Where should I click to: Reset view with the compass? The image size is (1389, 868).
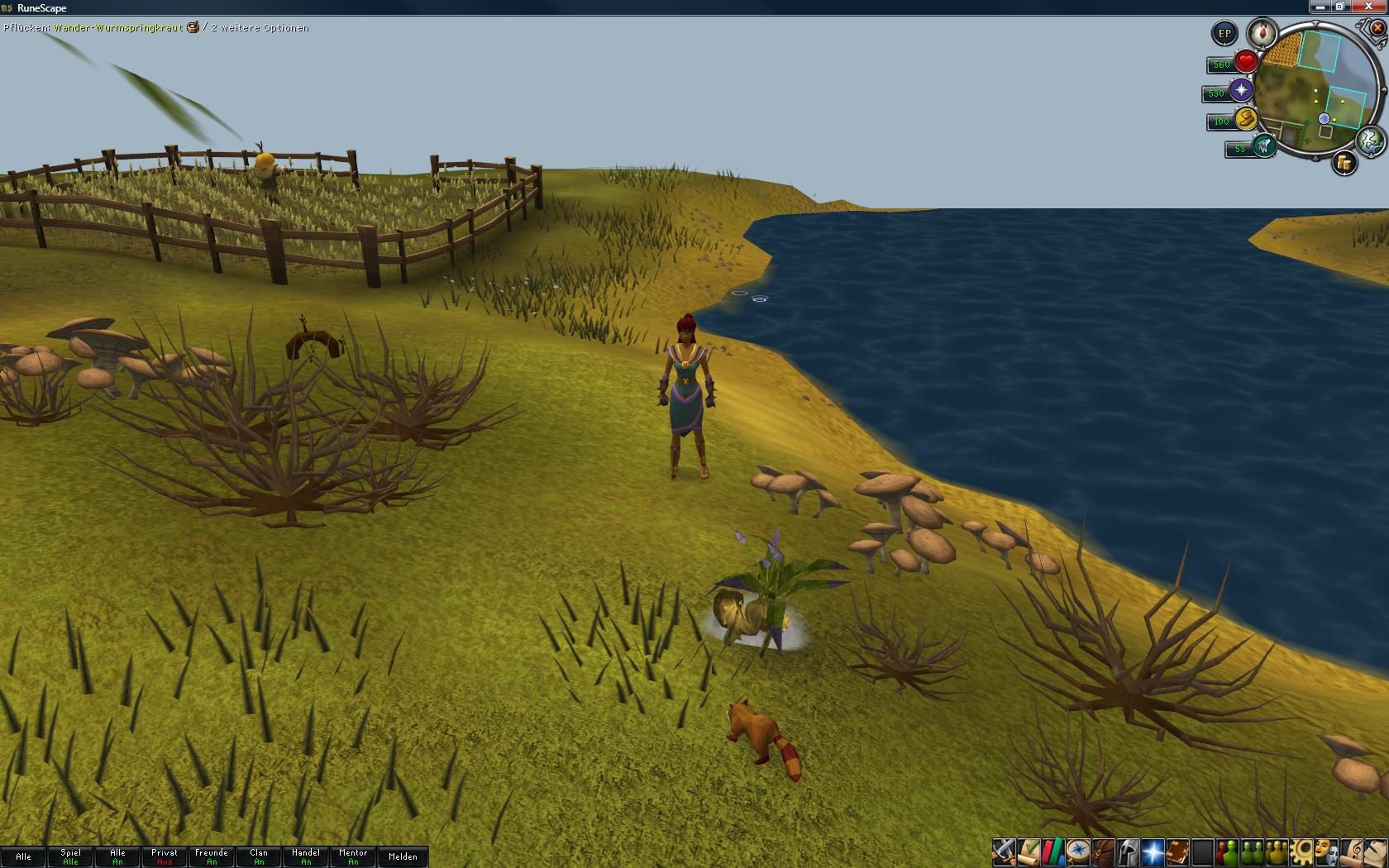[x=1263, y=33]
